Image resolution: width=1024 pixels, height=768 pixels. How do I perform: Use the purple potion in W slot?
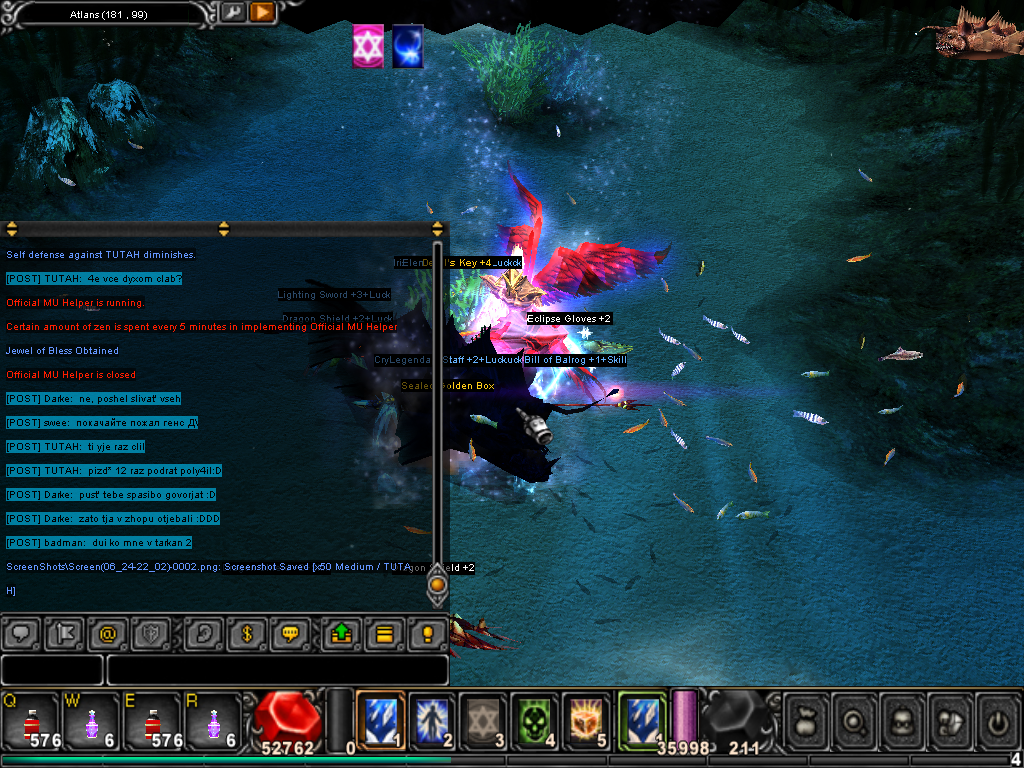pos(91,720)
